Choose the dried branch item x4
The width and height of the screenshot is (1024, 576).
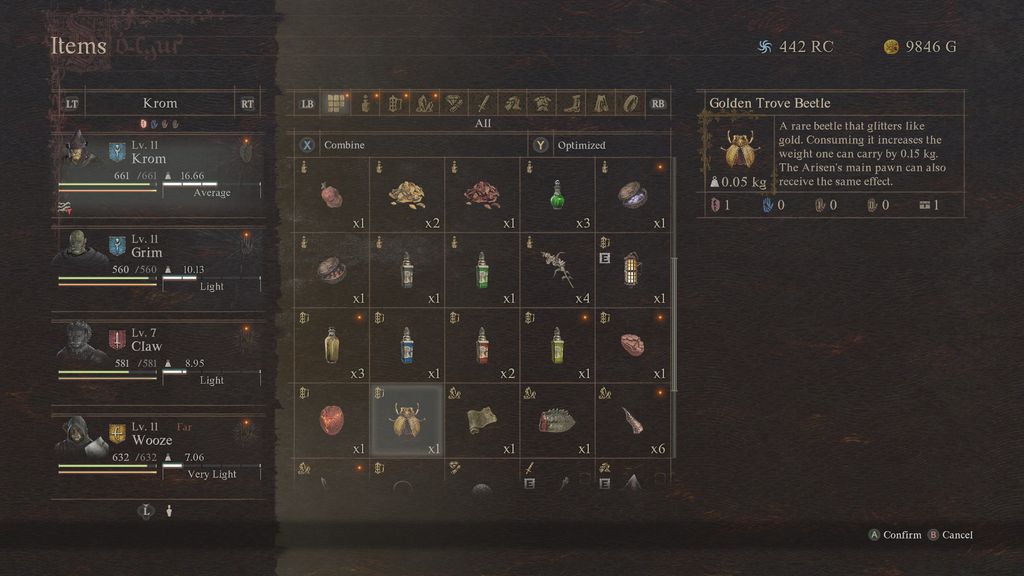click(x=557, y=270)
